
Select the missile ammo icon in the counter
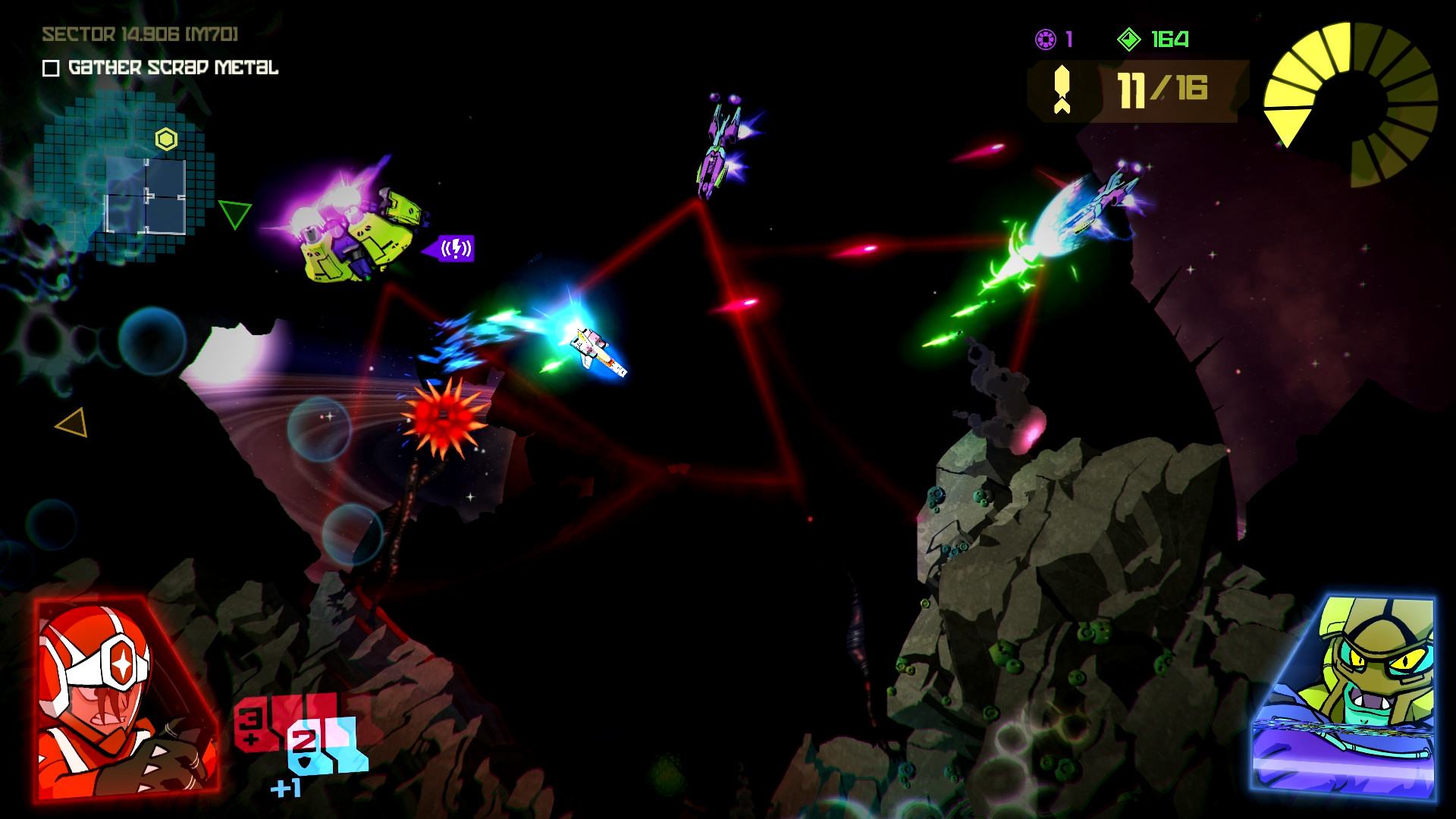(1061, 88)
